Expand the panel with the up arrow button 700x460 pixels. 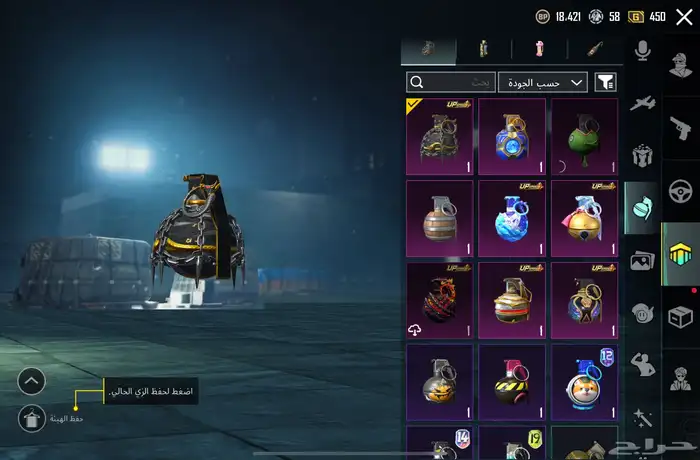point(32,381)
